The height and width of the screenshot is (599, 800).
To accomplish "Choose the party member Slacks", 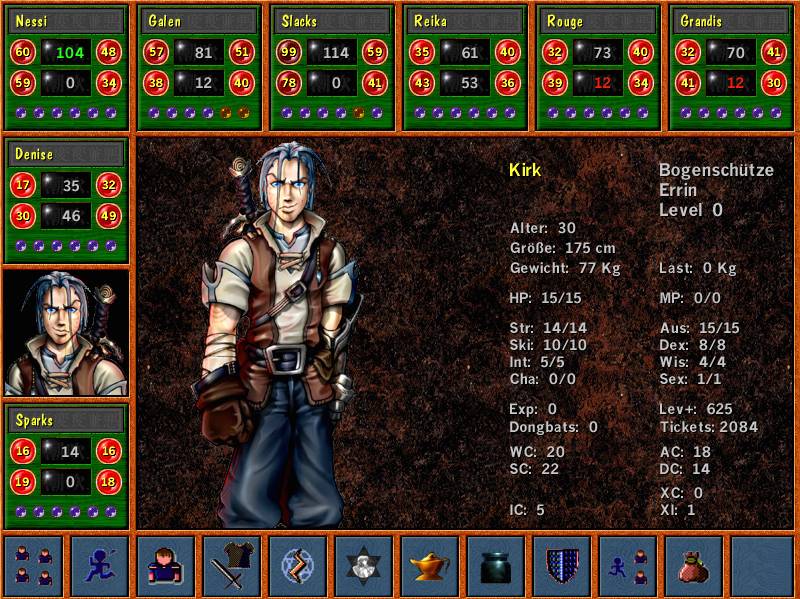I will [333, 67].
